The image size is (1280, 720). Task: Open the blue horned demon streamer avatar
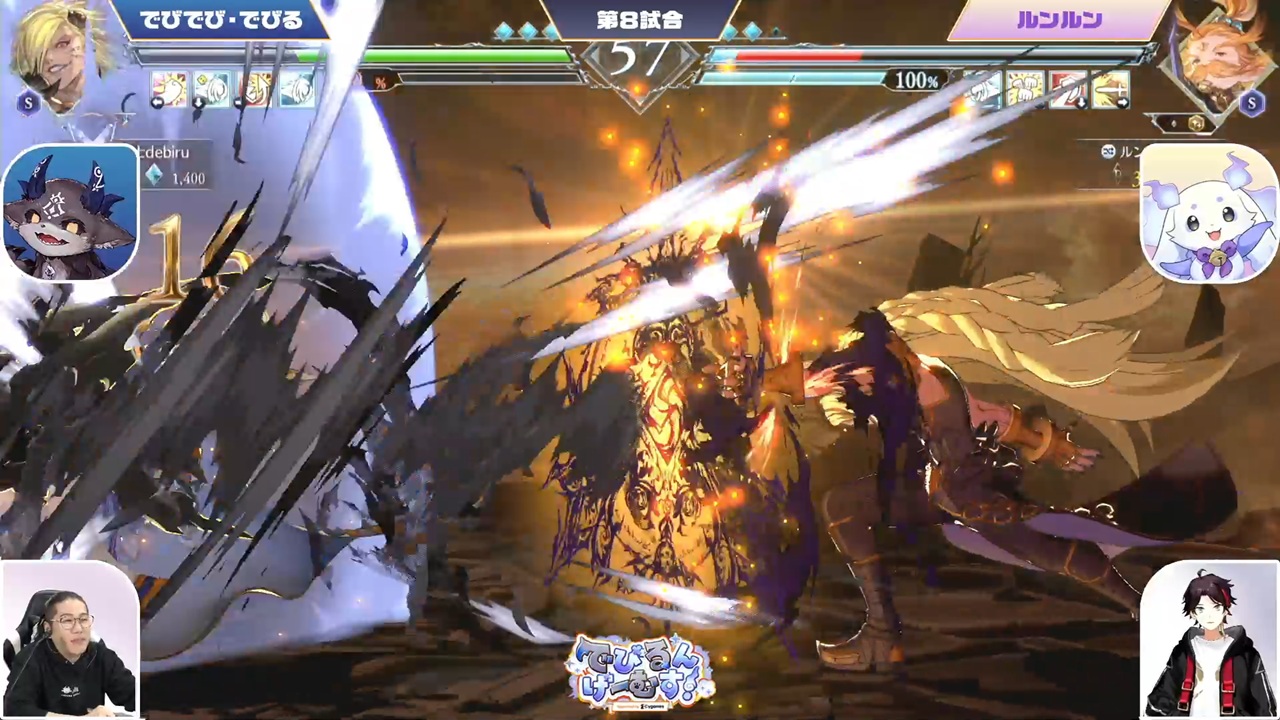pos(70,212)
